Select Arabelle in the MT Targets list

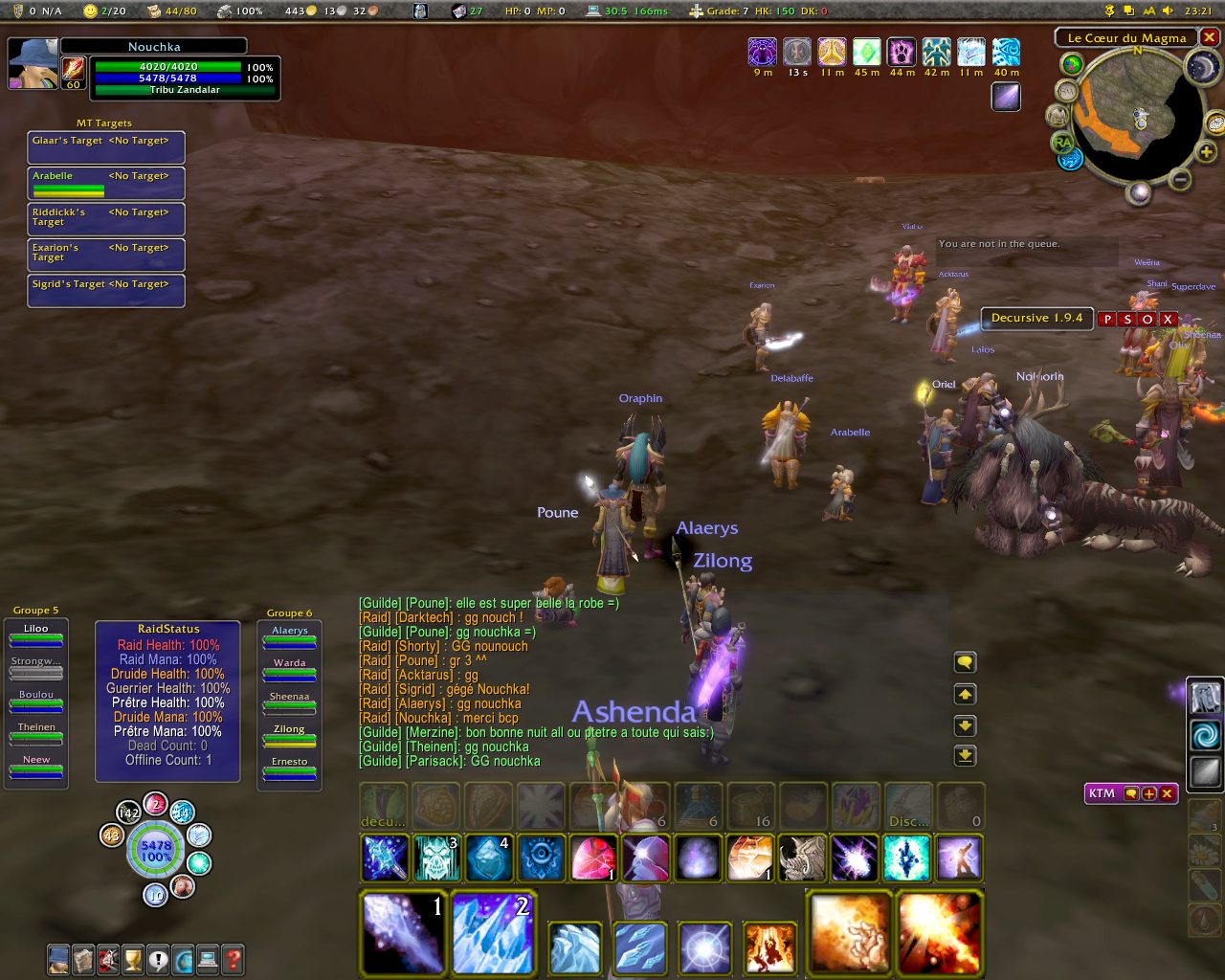pyautogui.click(x=105, y=183)
